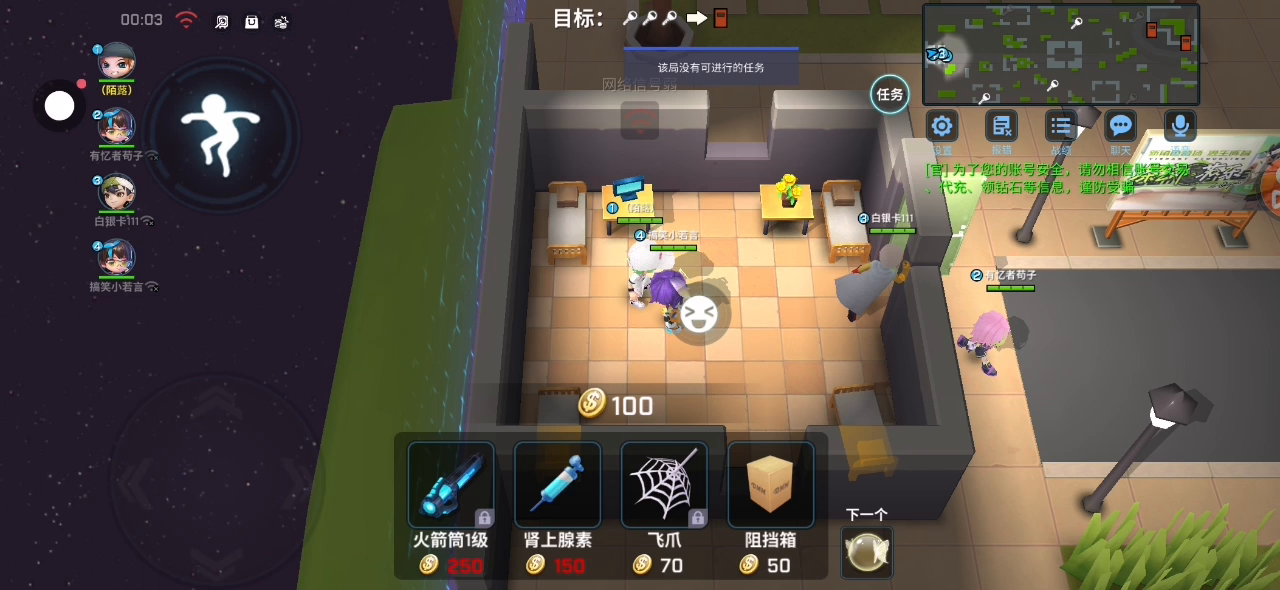Screen dimensions: 1280x590
Task: Tap the laughing emoji button
Action: click(699, 314)
